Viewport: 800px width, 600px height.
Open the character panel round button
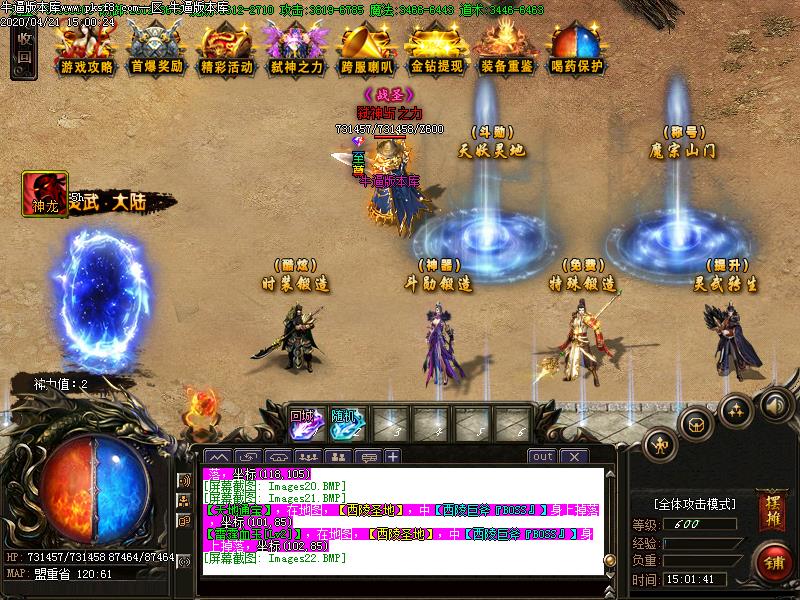[x=659, y=442]
